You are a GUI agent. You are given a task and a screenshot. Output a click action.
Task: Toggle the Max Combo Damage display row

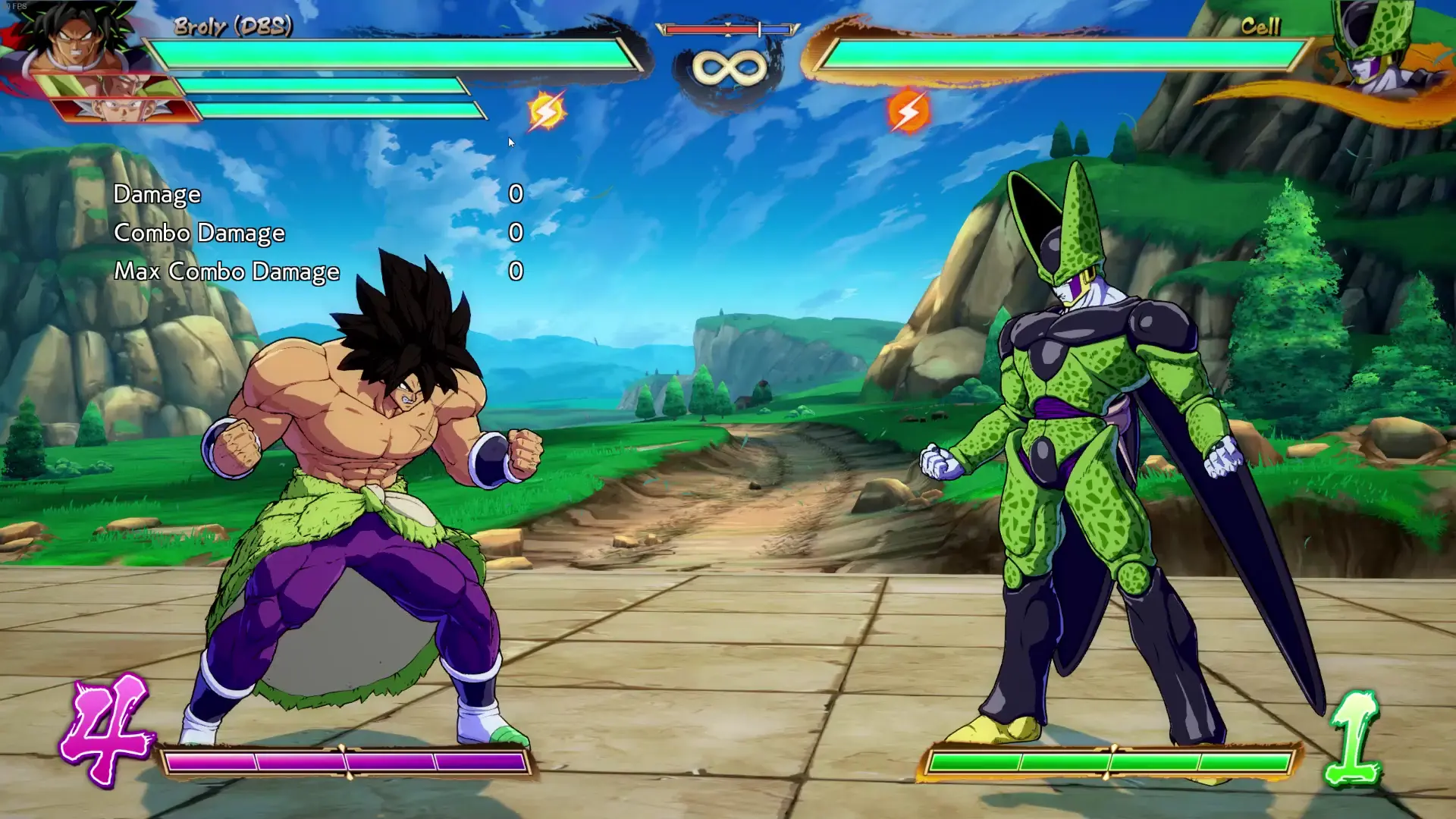(x=227, y=271)
